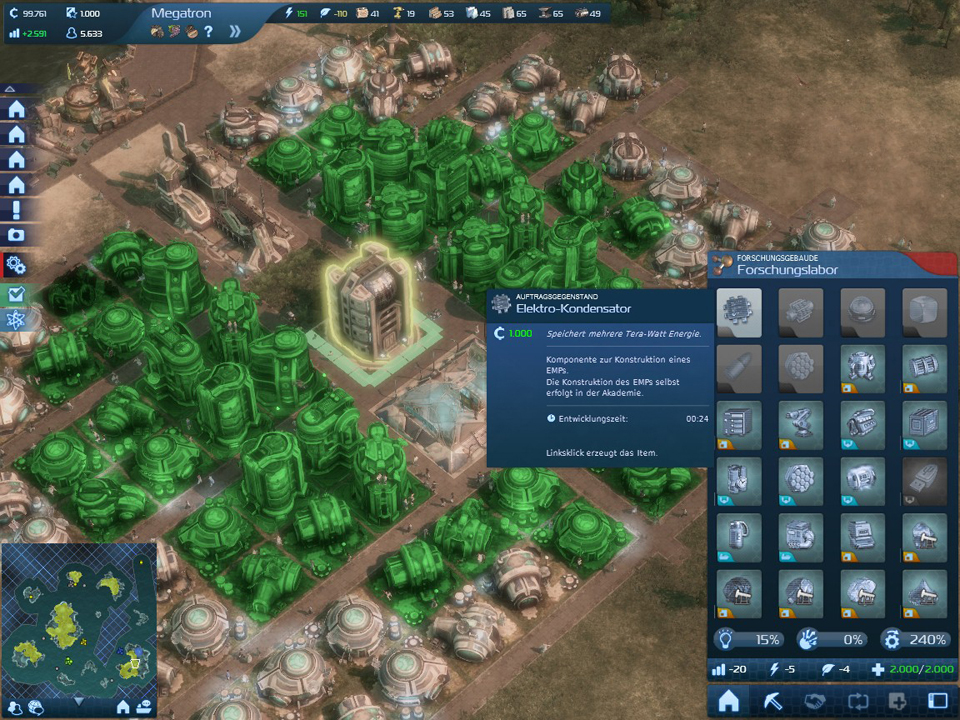This screenshot has width=960, height=720.
Task: Open the house tab in the bottom build bar
Action: (x=730, y=700)
